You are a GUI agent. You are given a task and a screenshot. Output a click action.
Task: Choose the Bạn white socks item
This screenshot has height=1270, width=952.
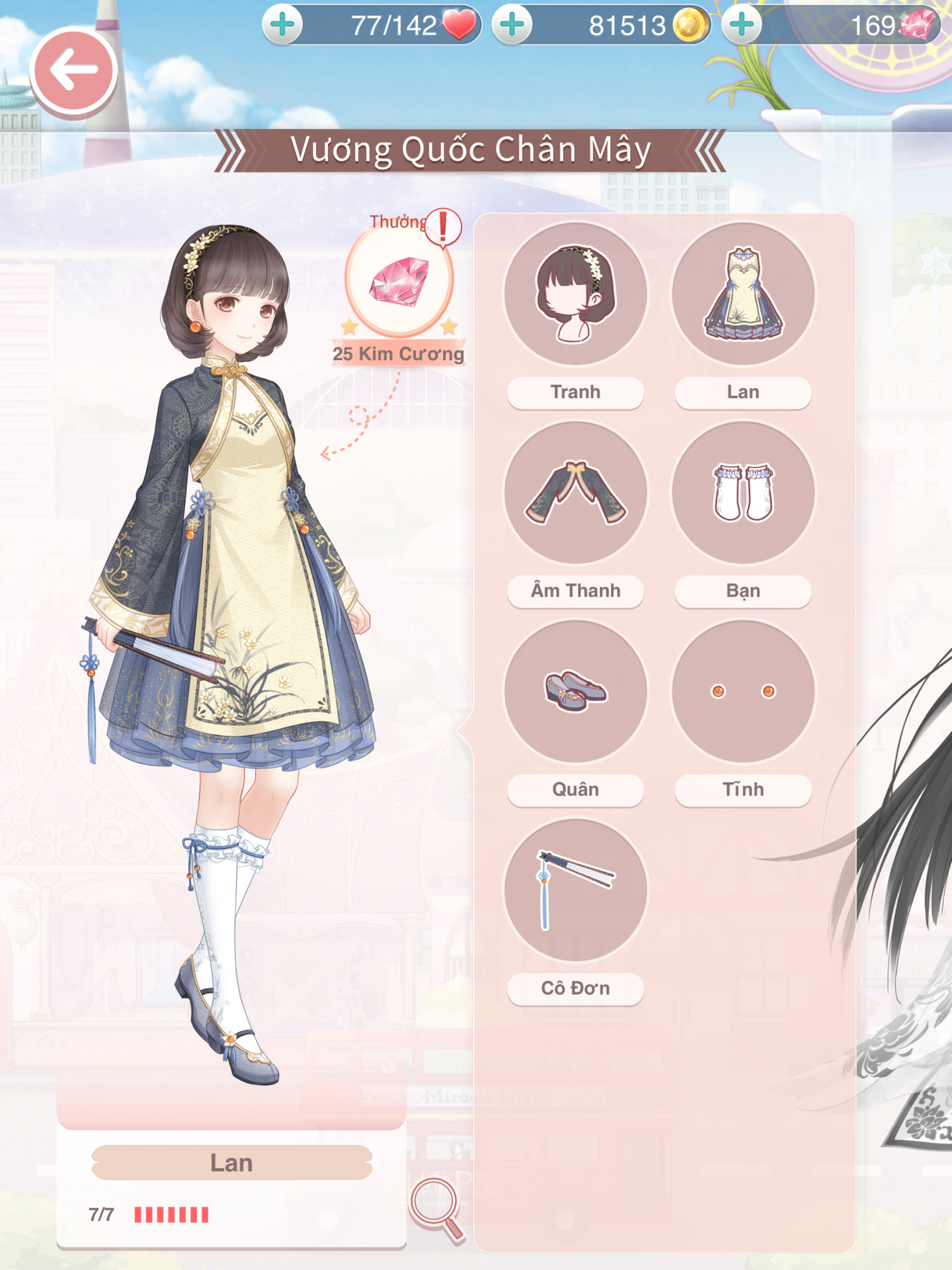tap(743, 493)
